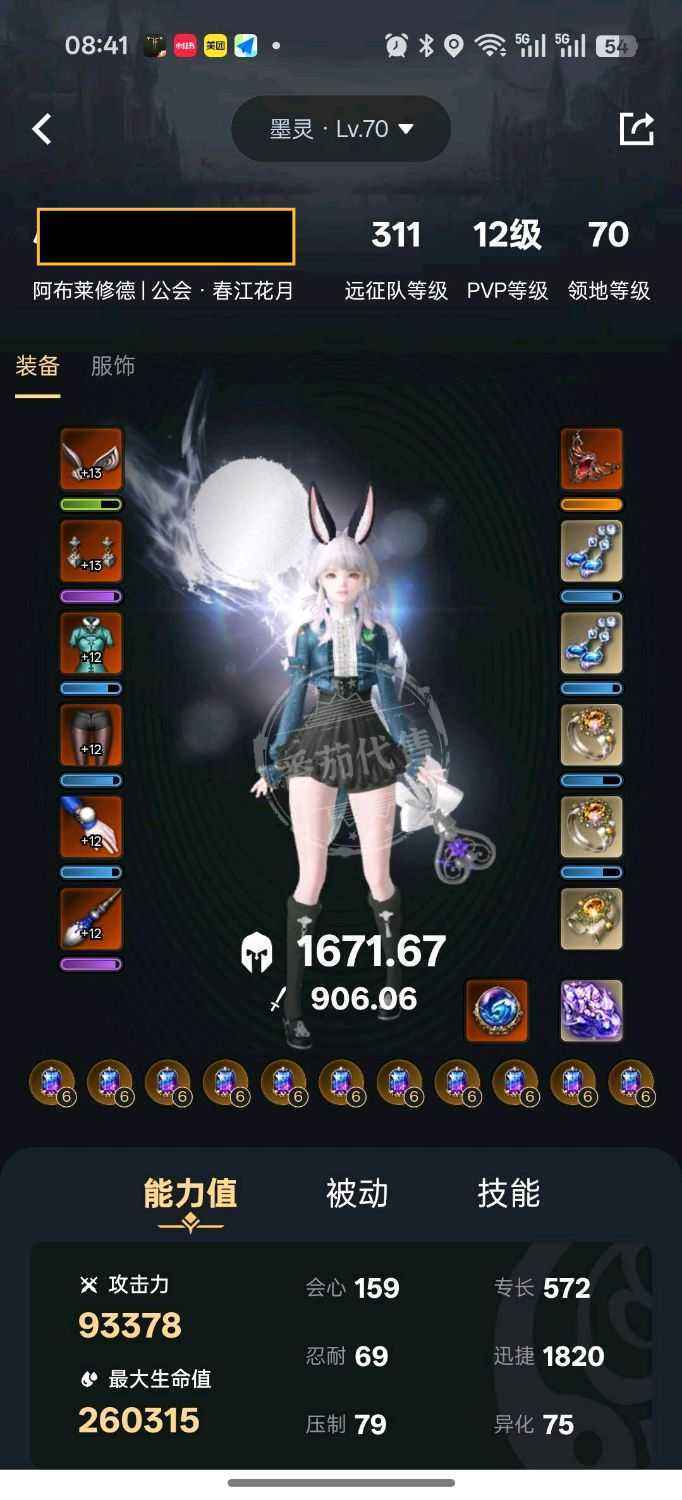The width and height of the screenshot is (682, 1500).
Task: Choose the +12 blue glove slot
Action: tap(91, 827)
